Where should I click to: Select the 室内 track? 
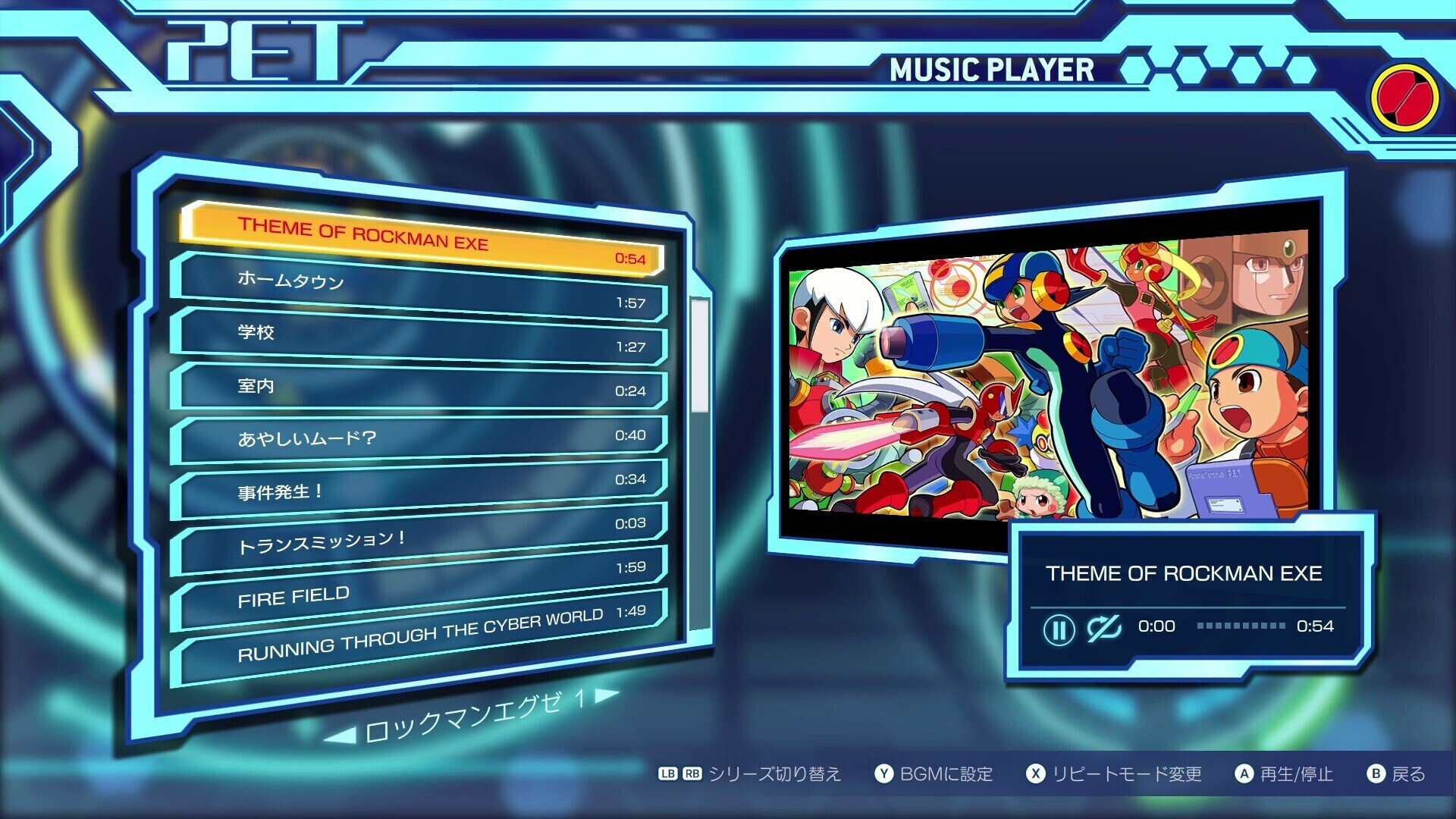pos(421,387)
